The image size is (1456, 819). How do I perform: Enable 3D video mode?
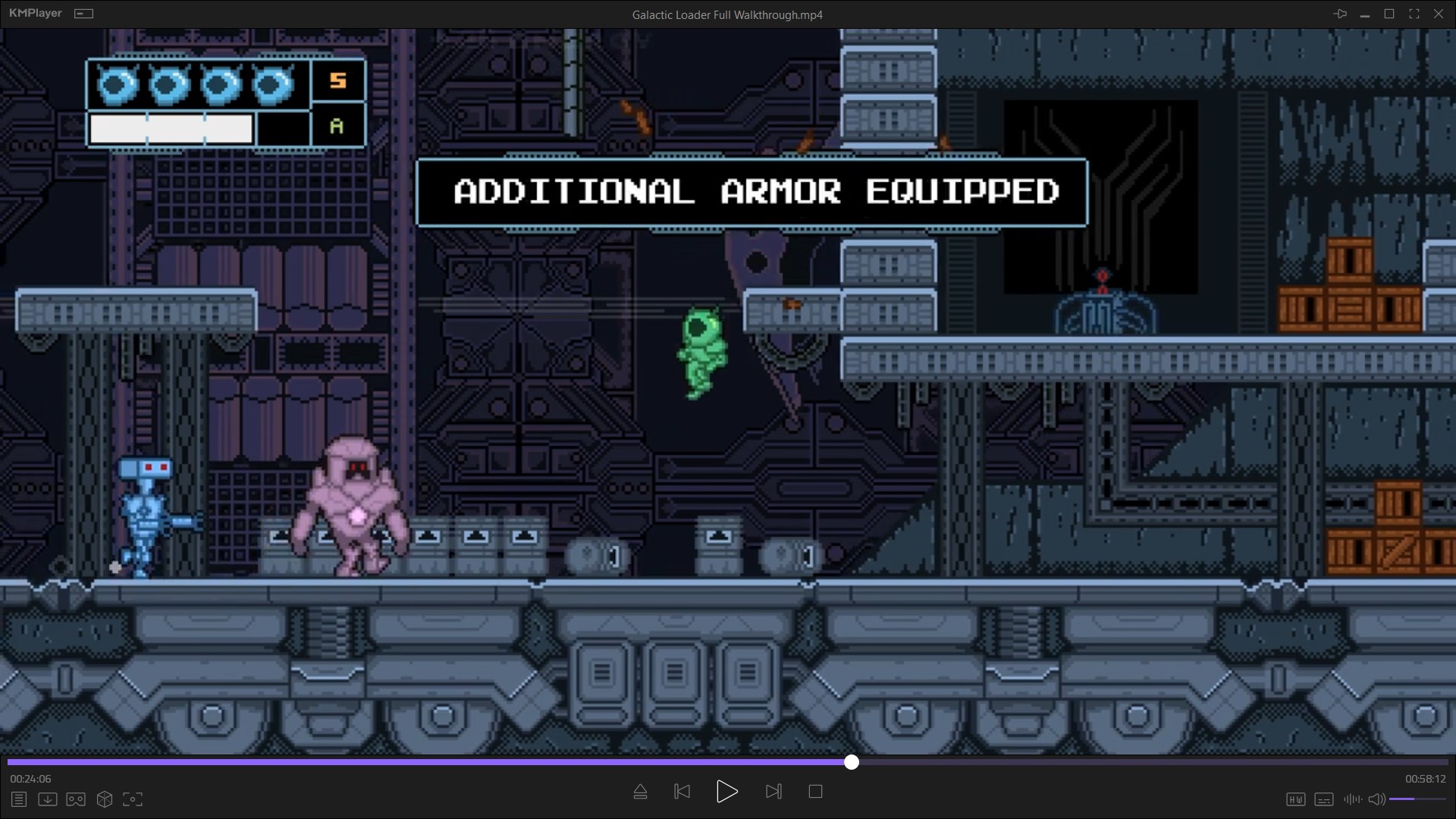pyautogui.click(x=104, y=799)
